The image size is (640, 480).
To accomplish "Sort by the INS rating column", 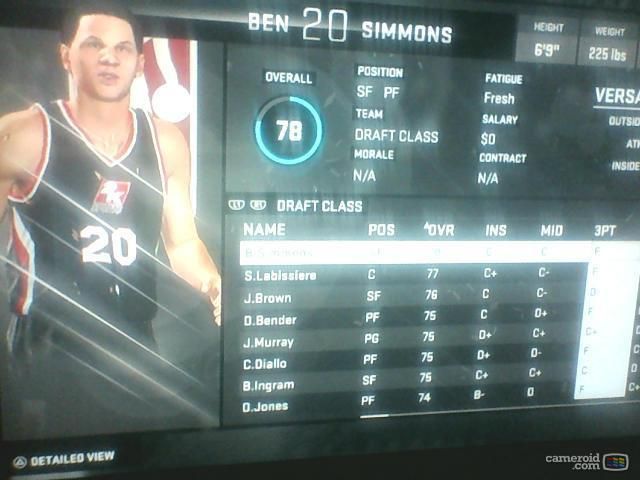I will (496, 230).
